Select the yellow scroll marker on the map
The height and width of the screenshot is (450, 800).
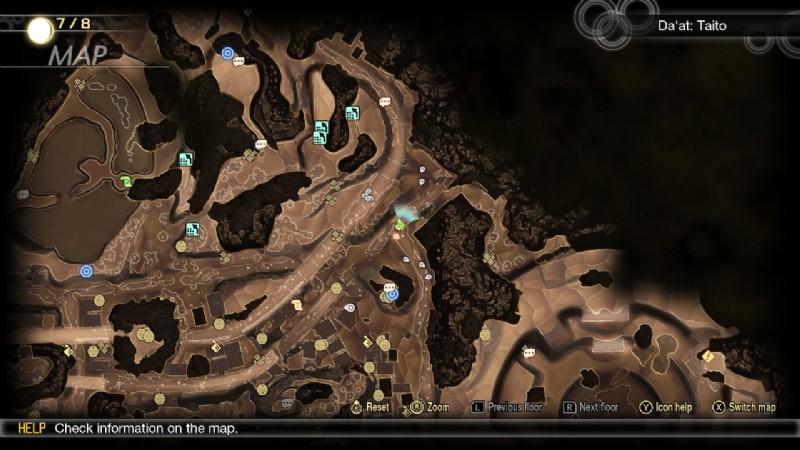[x=297, y=305]
